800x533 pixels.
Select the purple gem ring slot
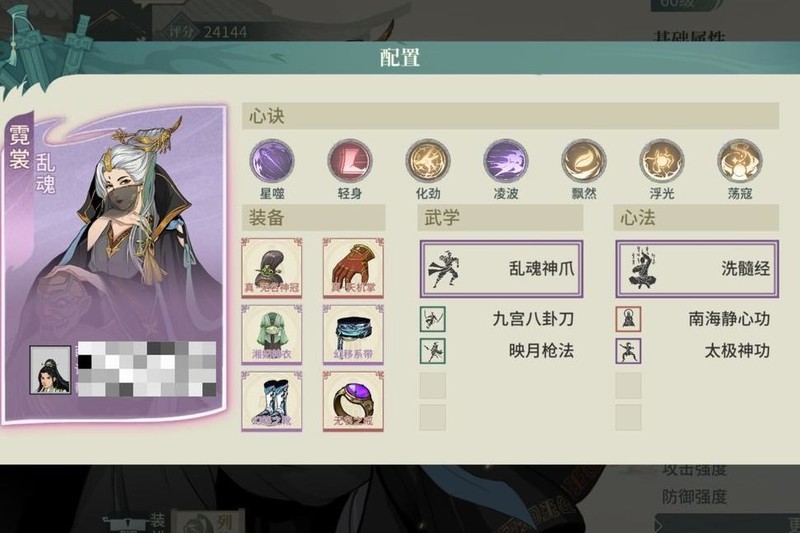353,400
